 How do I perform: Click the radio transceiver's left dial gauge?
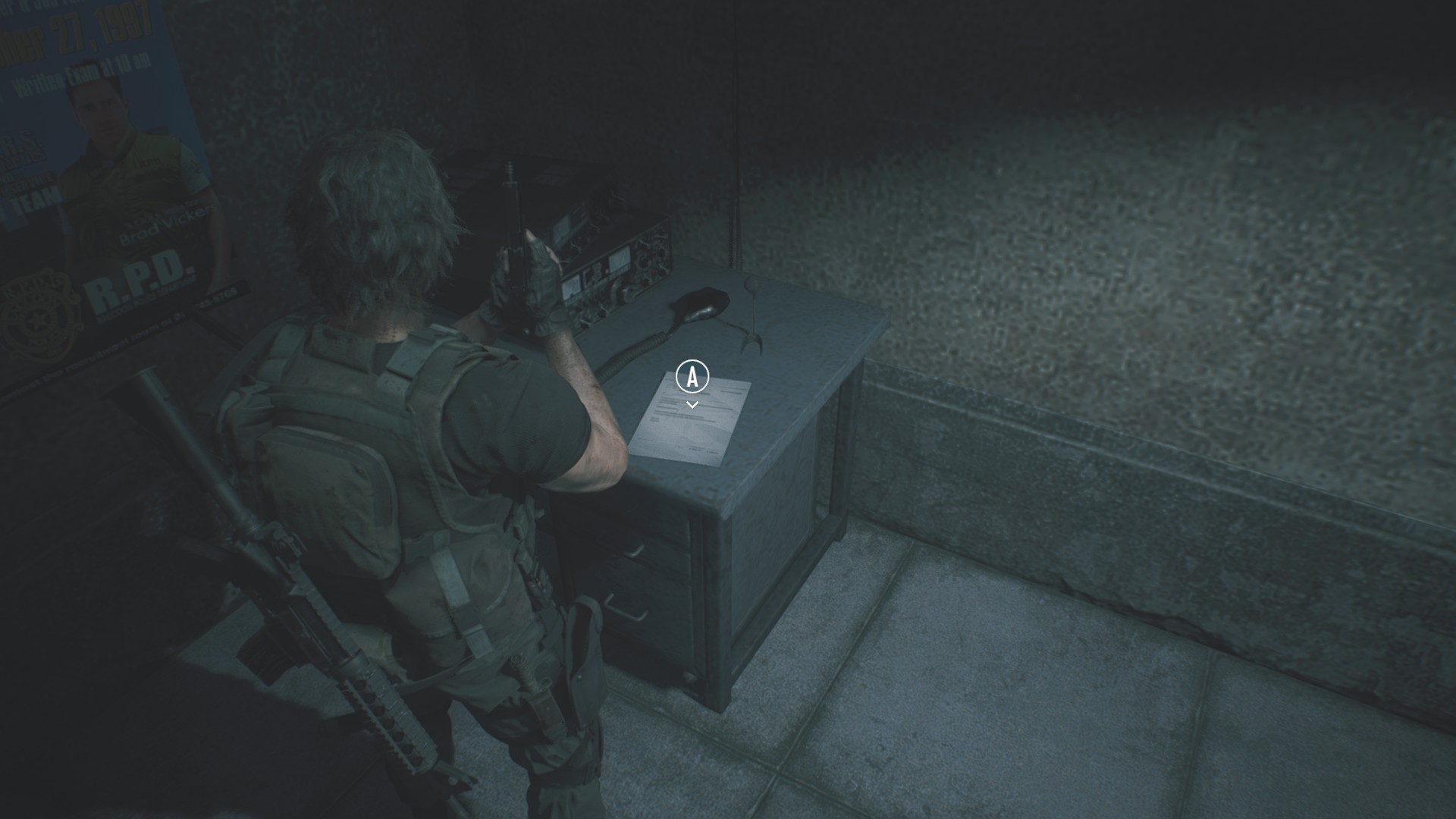point(573,288)
